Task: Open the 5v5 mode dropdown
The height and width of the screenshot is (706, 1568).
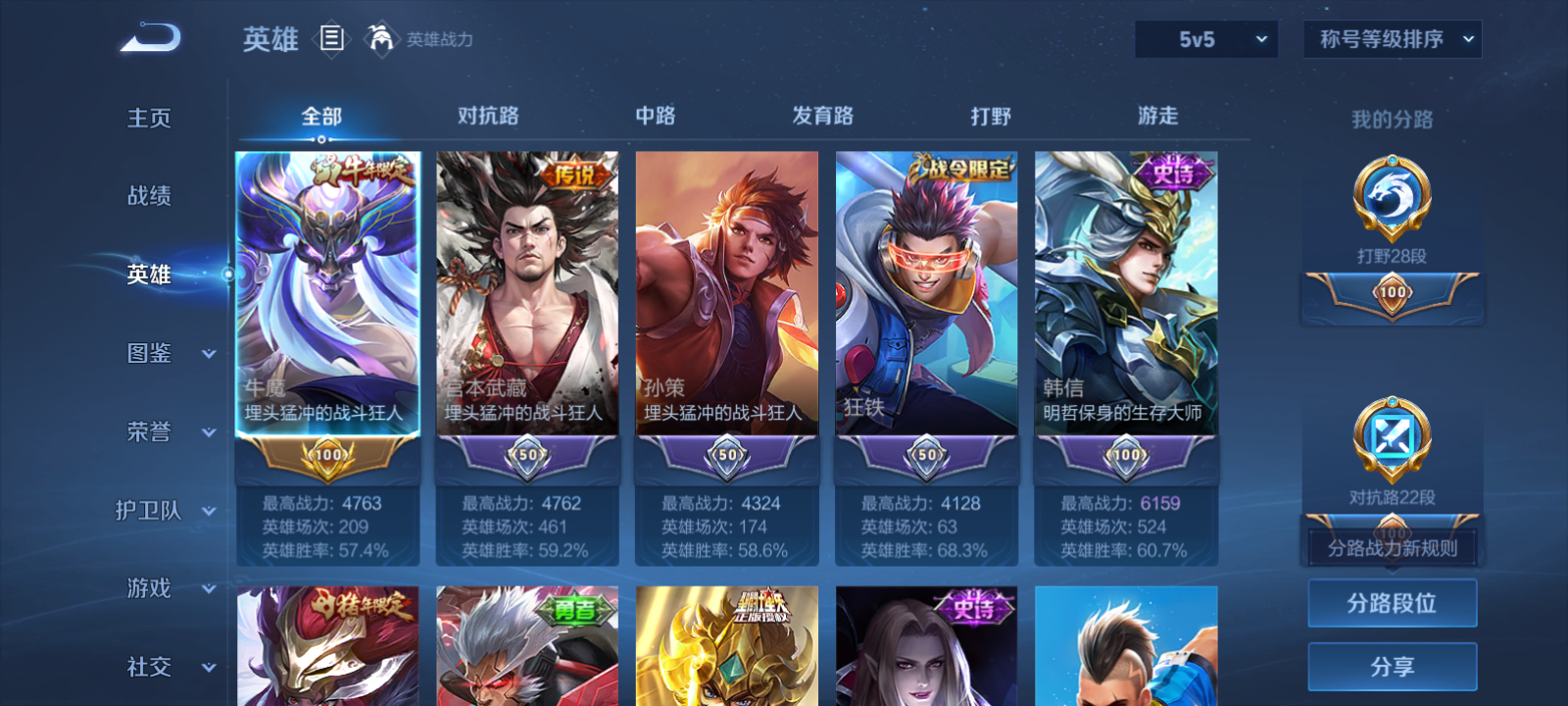Action: 1205,39
